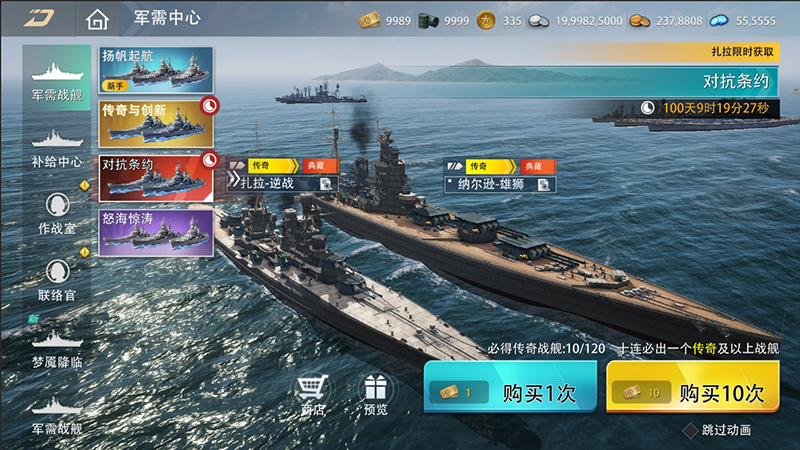Buy once with 购买1次 button

pyautogui.click(x=510, y=392)
